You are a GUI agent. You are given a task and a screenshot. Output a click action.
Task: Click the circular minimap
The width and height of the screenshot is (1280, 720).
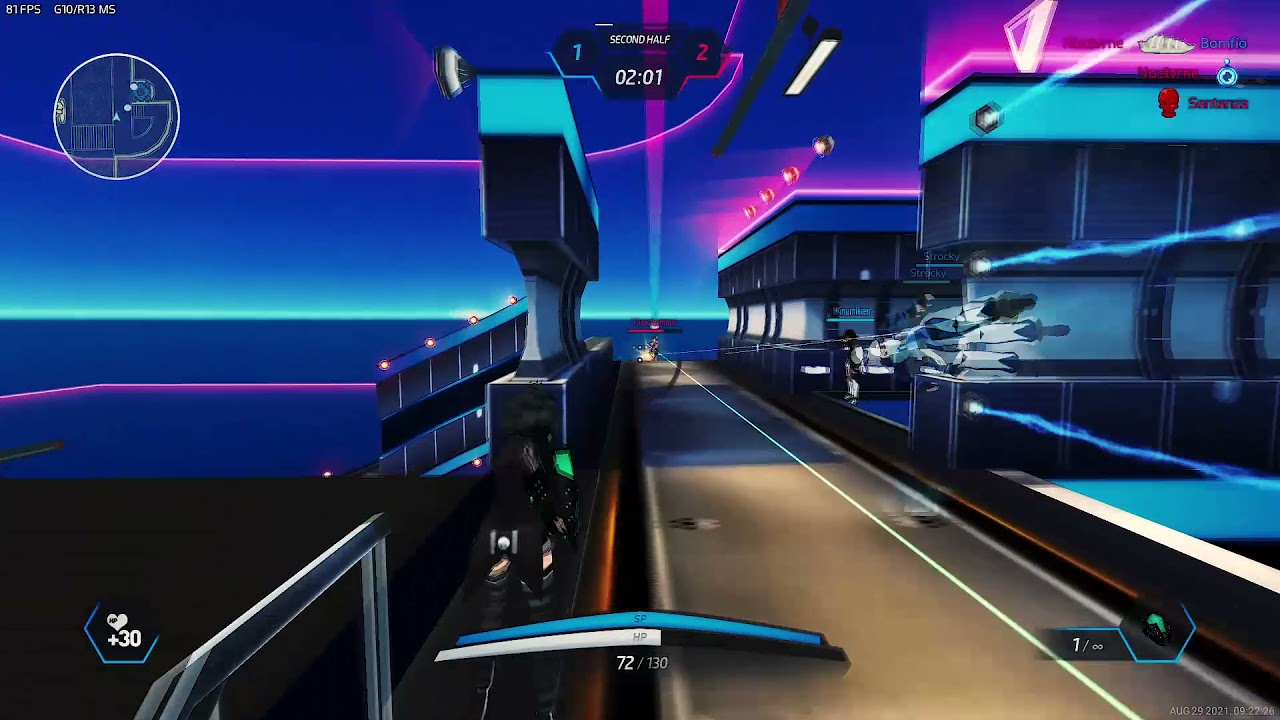[x=117, y=117]
